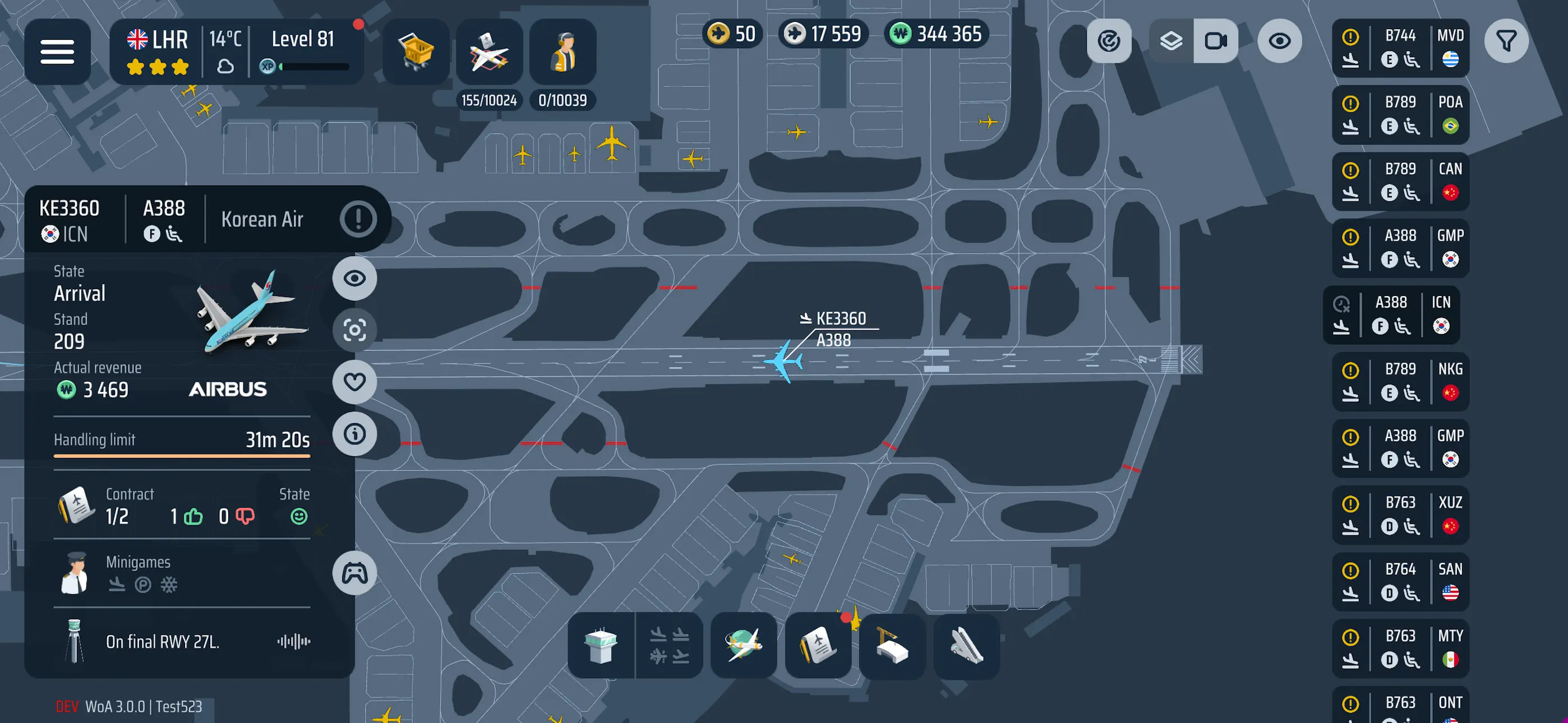Click the KE3360 alert exclamation icon
The height and width of the screenshot is (723, 1568).
pyautogui.click(x=358, y=219)
